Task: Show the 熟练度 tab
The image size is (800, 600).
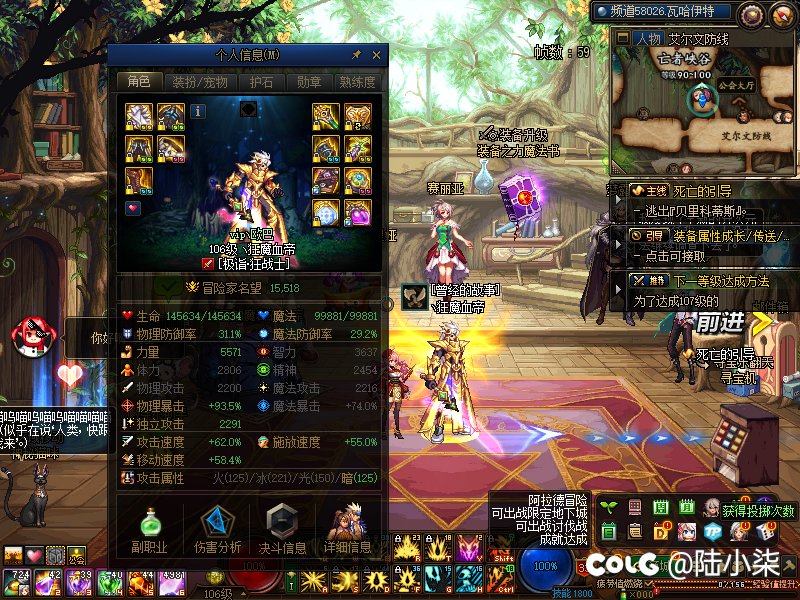Action: tap(358, 82)
